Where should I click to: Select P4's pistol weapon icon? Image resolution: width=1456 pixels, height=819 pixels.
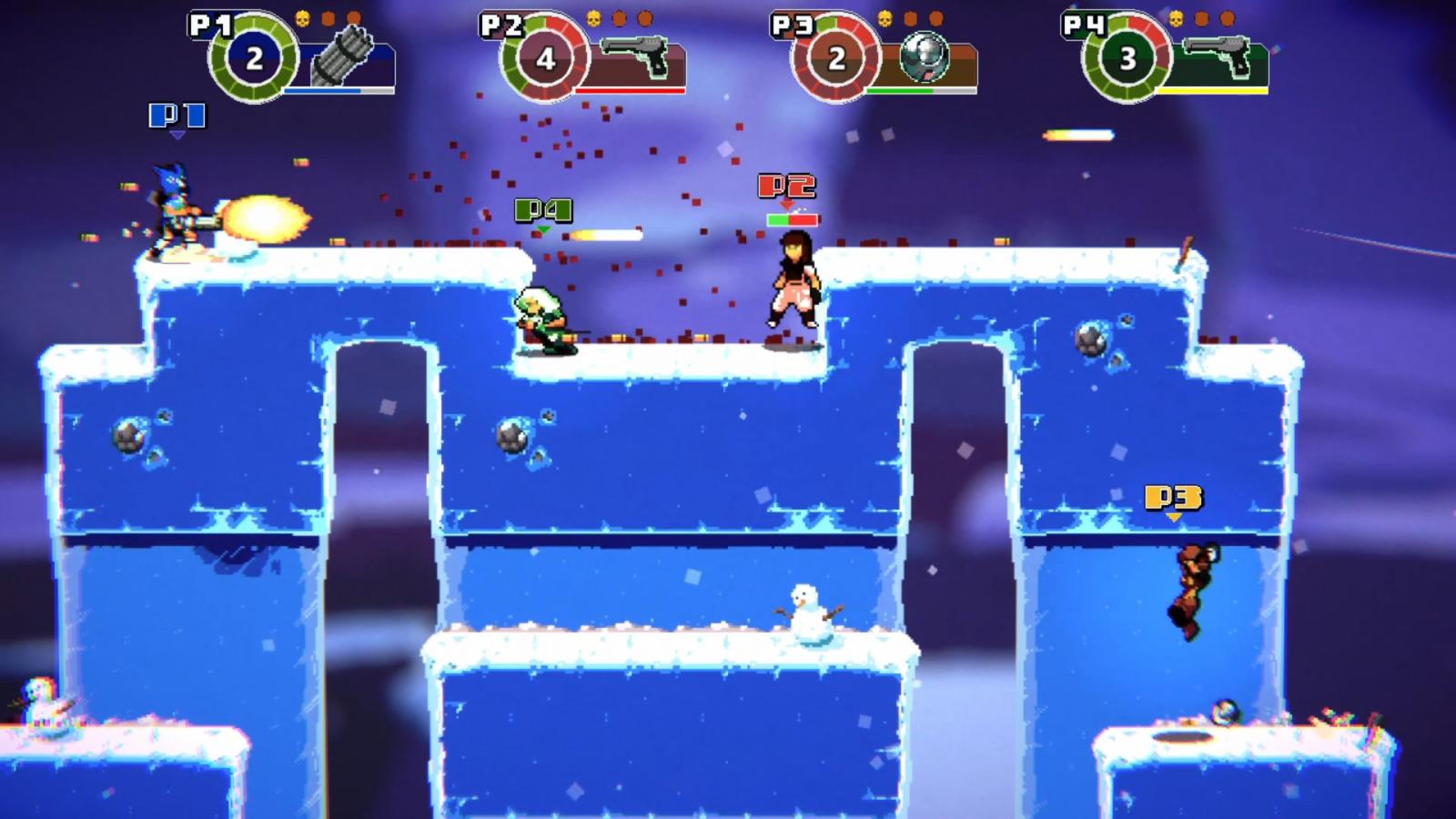pos(1218,56)
